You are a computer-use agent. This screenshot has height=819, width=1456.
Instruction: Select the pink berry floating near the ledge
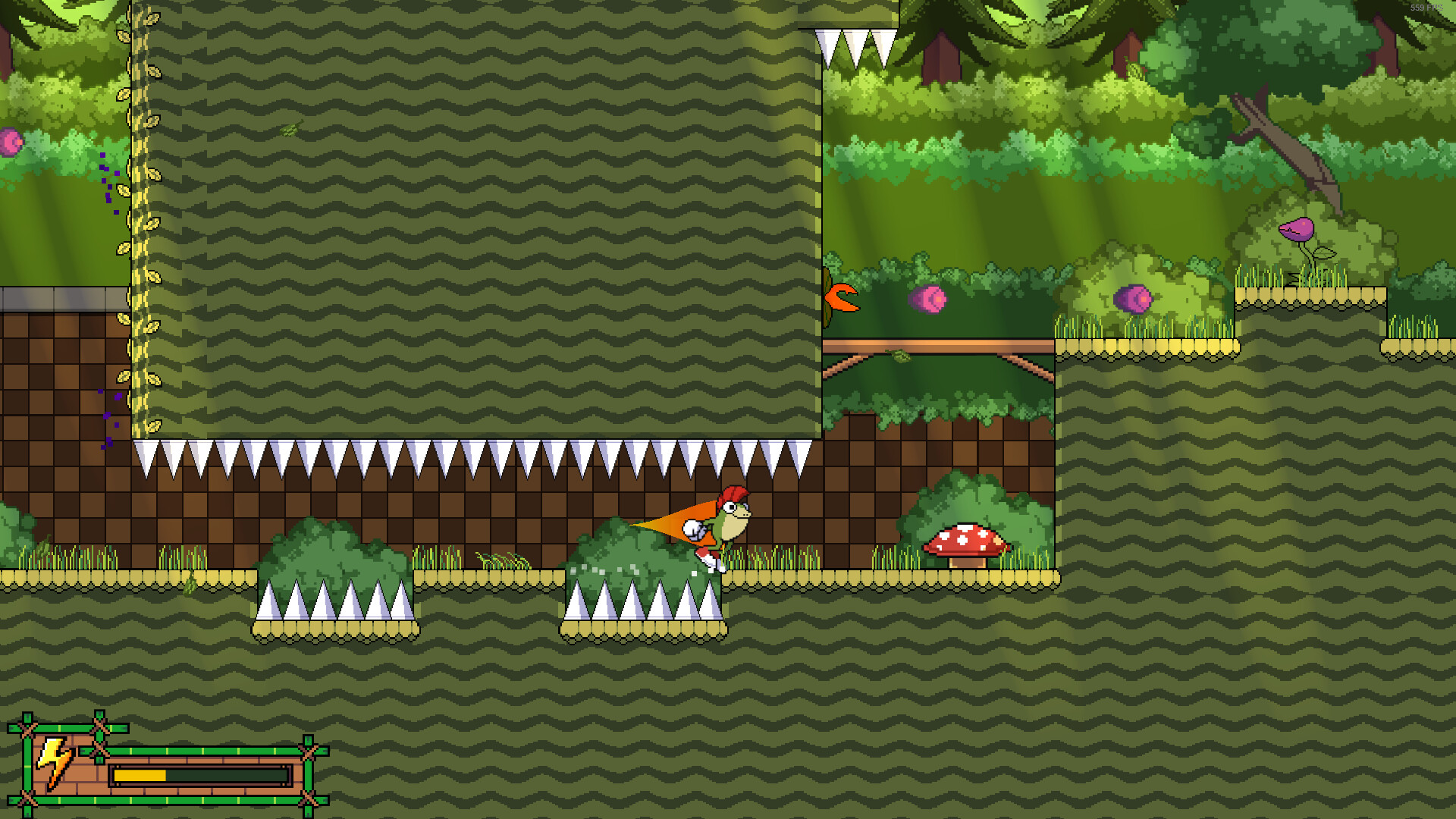tap(929, 300)
